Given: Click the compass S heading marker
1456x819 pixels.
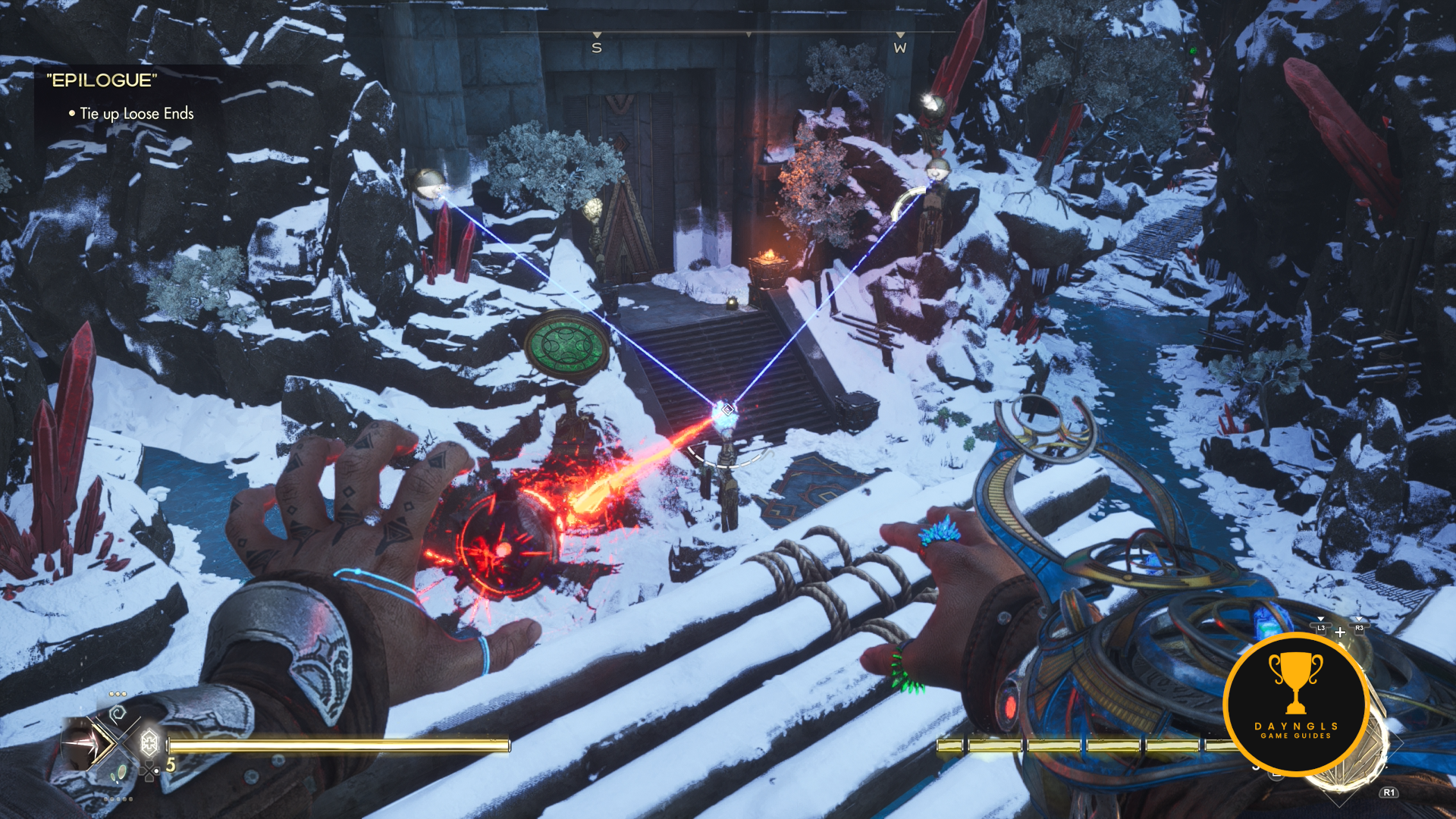Looking at the screenshot, I should click(x=597, y=47).
